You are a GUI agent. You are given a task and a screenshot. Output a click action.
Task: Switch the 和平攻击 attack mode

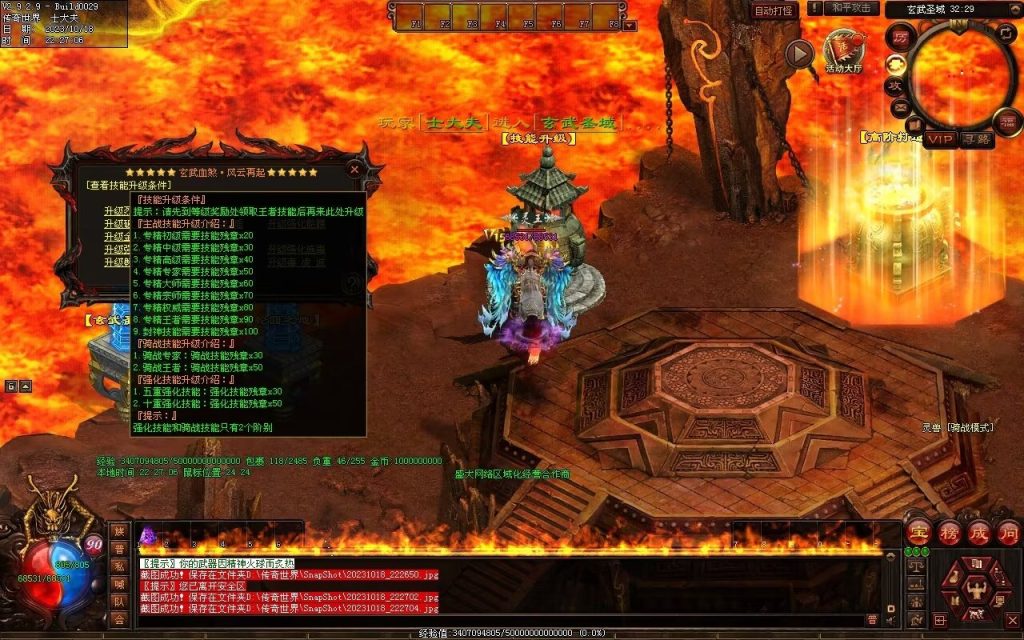pyautogui.click(x=852, y=9)
